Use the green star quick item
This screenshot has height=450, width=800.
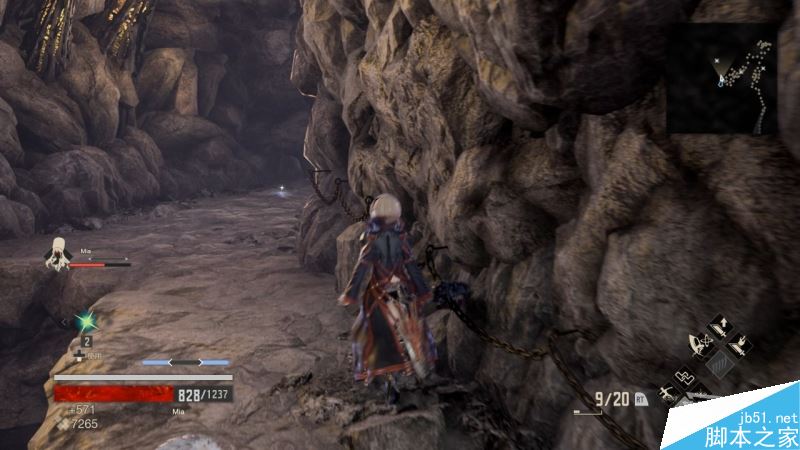pyautogui.click(x=87, y=320)
